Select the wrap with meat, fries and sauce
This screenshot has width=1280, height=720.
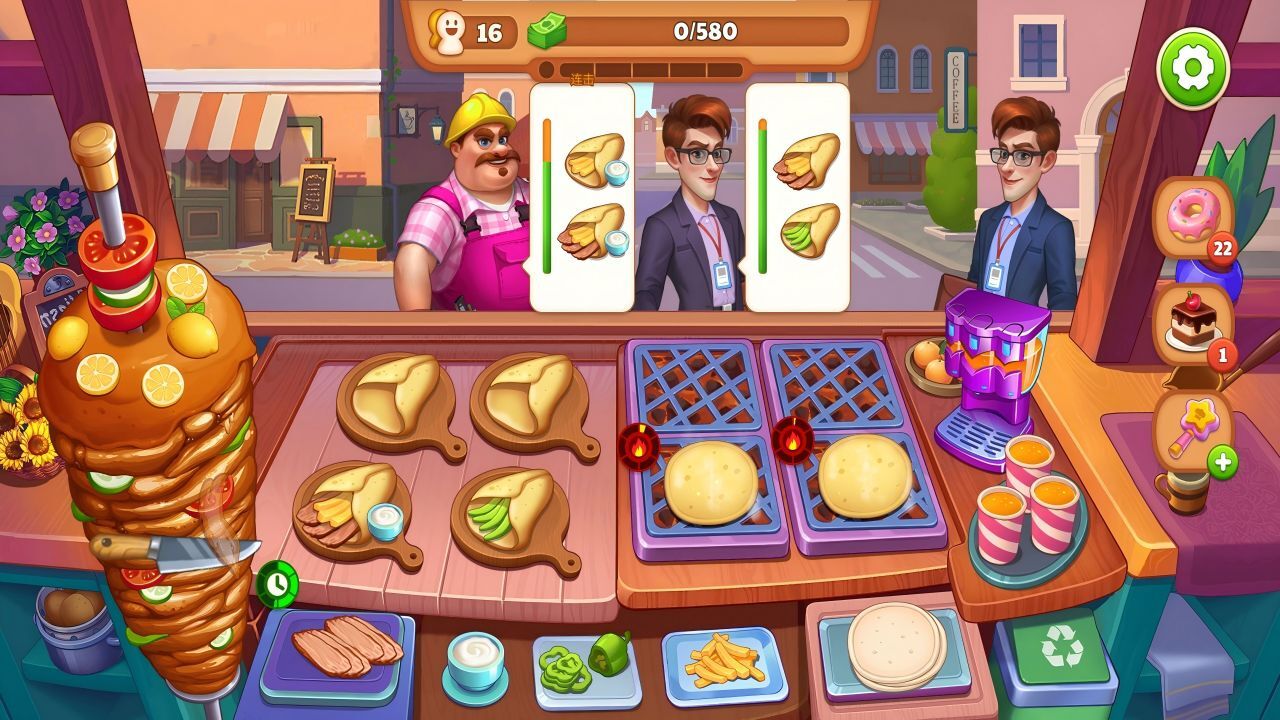point(349,506)
